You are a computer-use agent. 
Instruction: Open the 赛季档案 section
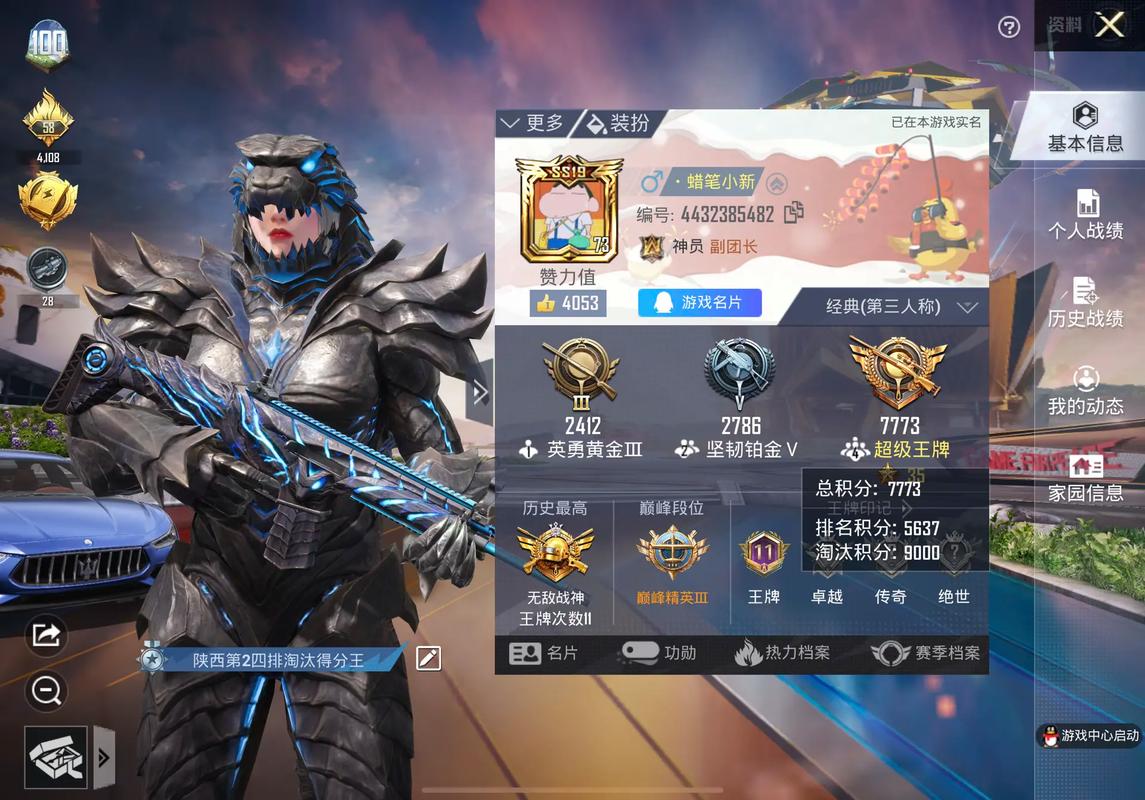(x=925, y=653)
